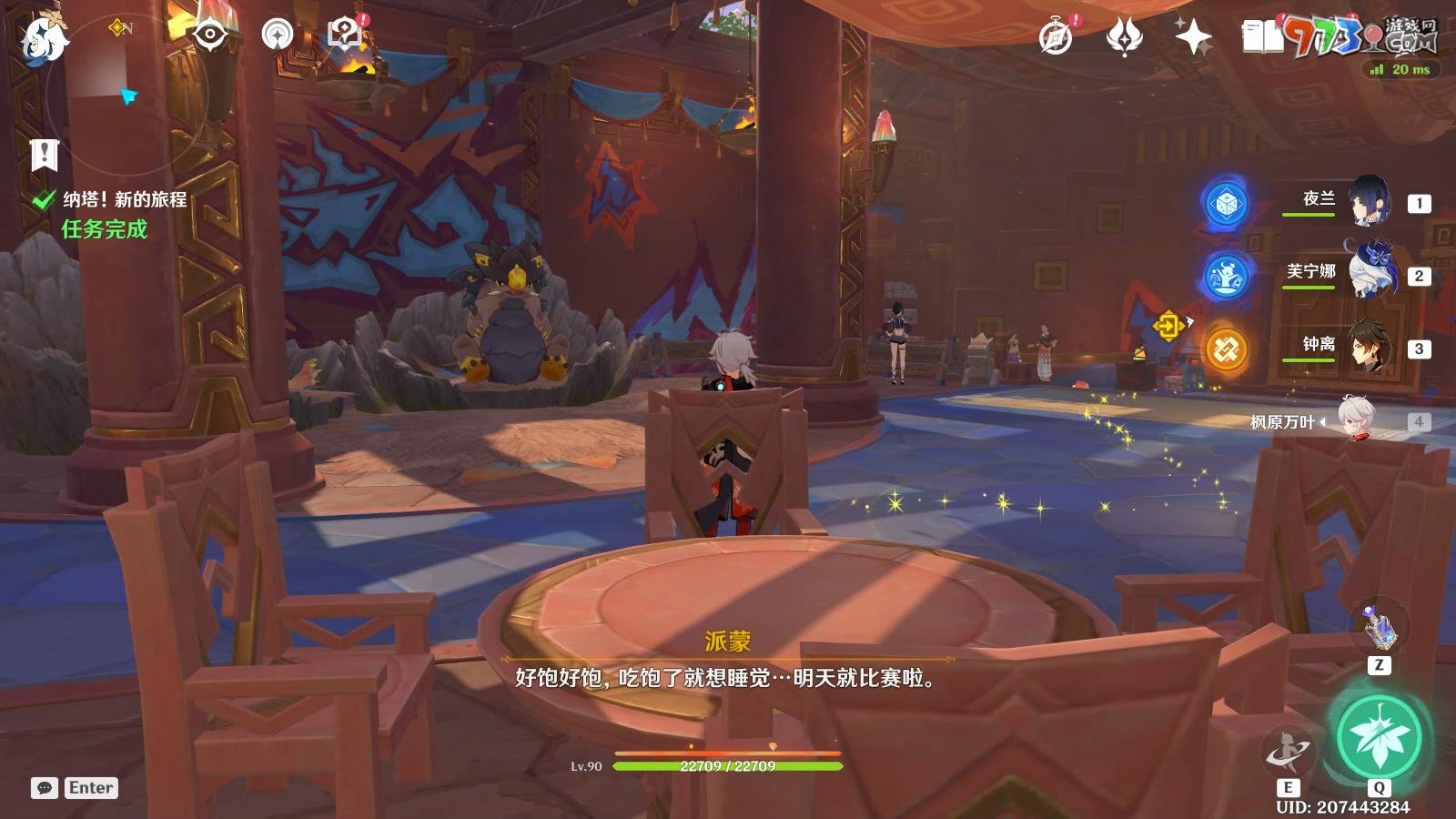Open the wish star icon
Screen dimensions: 1456x819
(1192, 37)
